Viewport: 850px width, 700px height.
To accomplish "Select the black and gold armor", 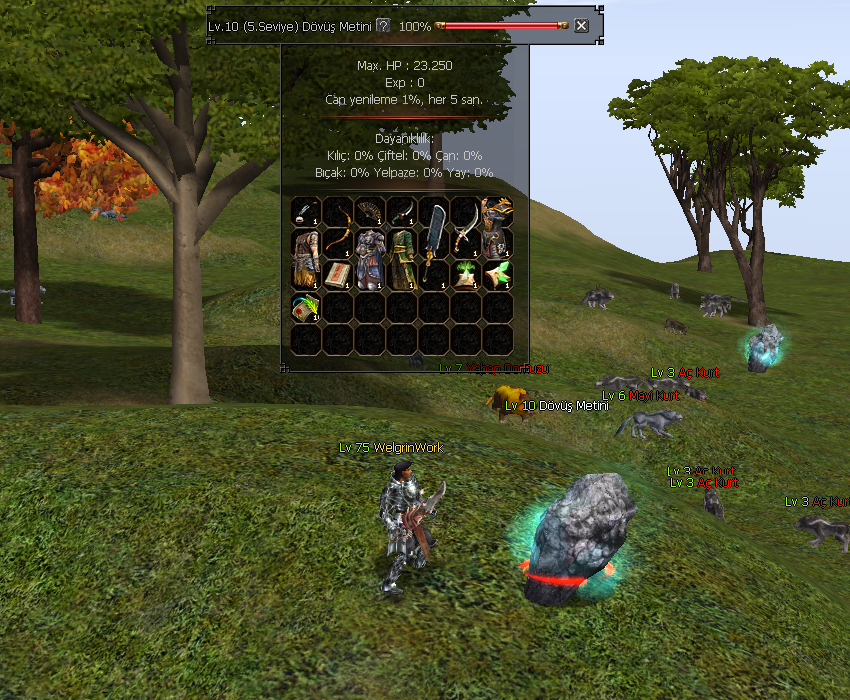I will [497, 227].
